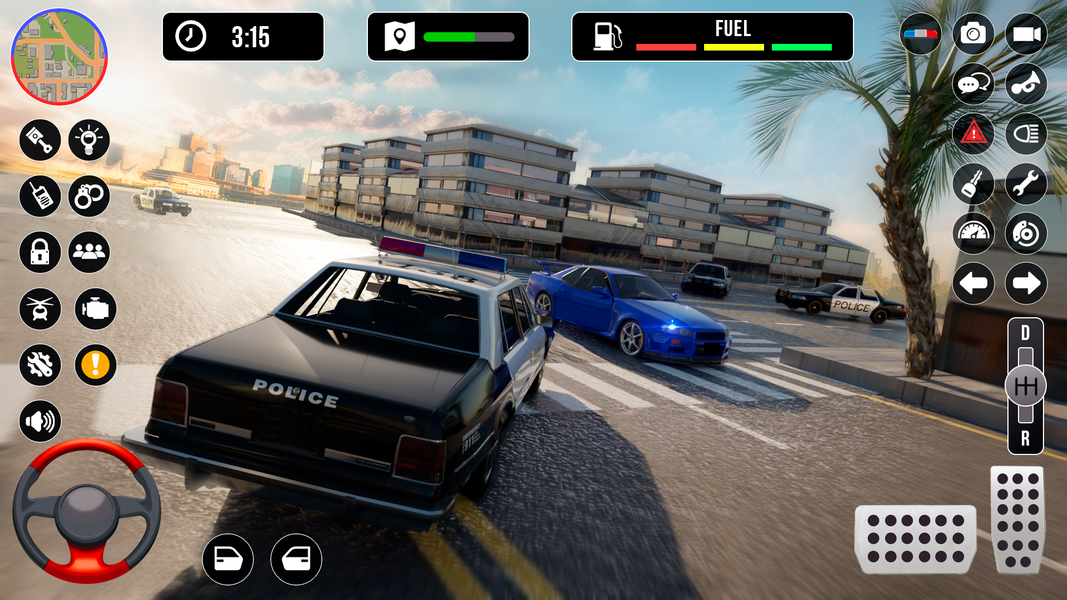Select the handcuffs arrest icon
The width and height of the screenshot is (1067, 600).
point(89,195)
